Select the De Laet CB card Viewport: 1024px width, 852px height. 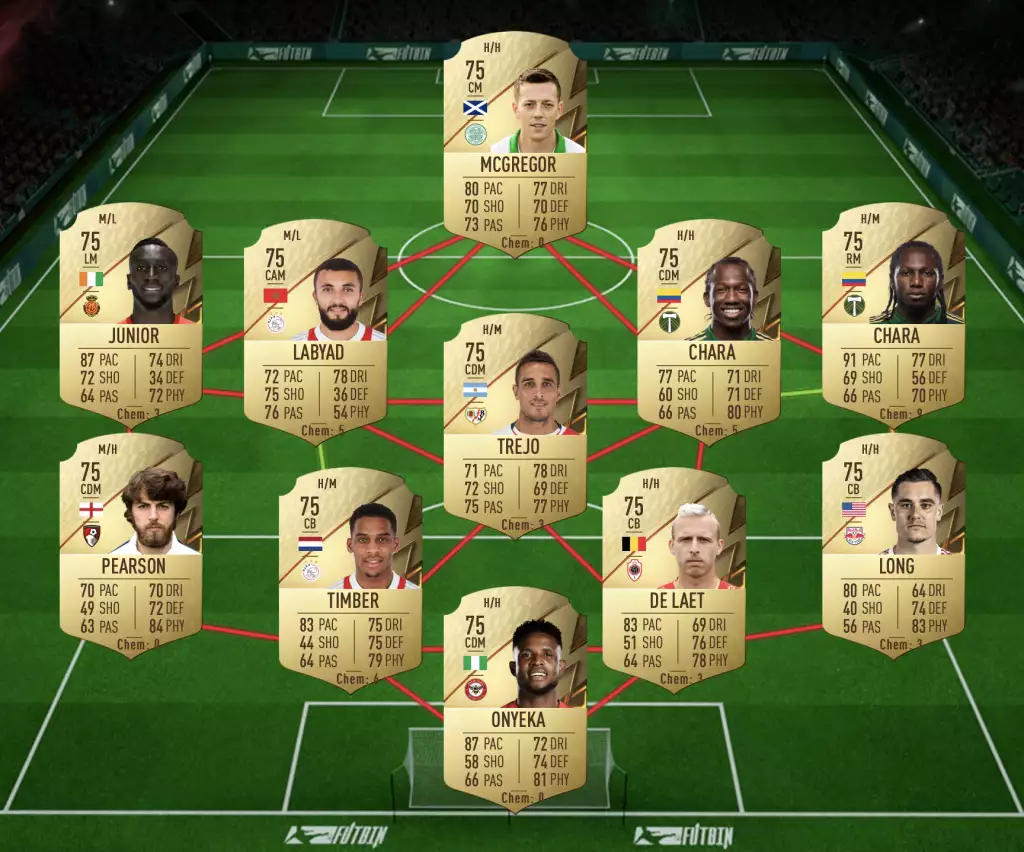[674, 578]
